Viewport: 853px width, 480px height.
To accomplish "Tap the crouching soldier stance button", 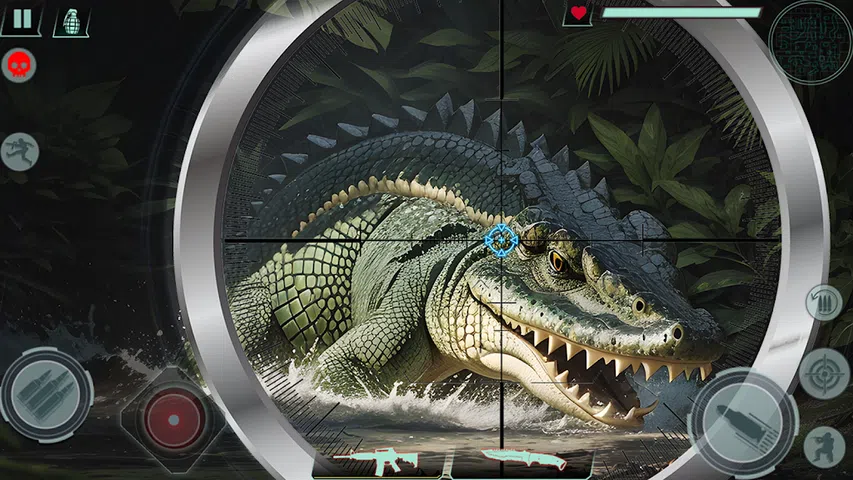I will 825,446.
